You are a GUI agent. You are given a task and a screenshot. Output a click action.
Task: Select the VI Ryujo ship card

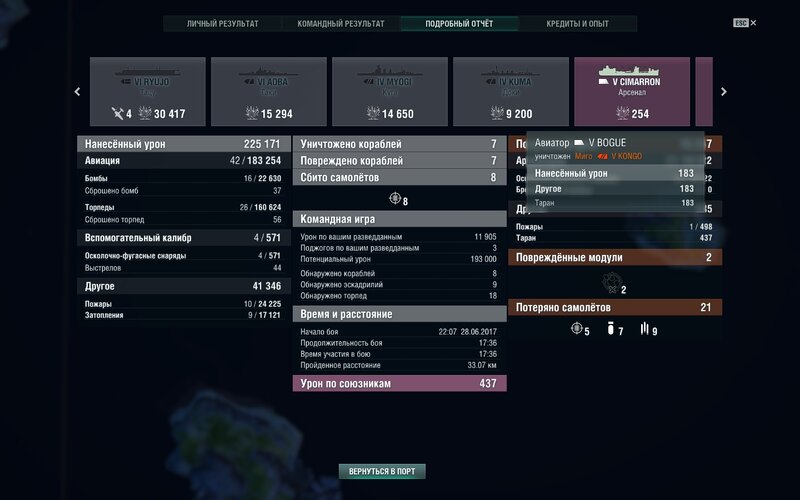(148, 91)
